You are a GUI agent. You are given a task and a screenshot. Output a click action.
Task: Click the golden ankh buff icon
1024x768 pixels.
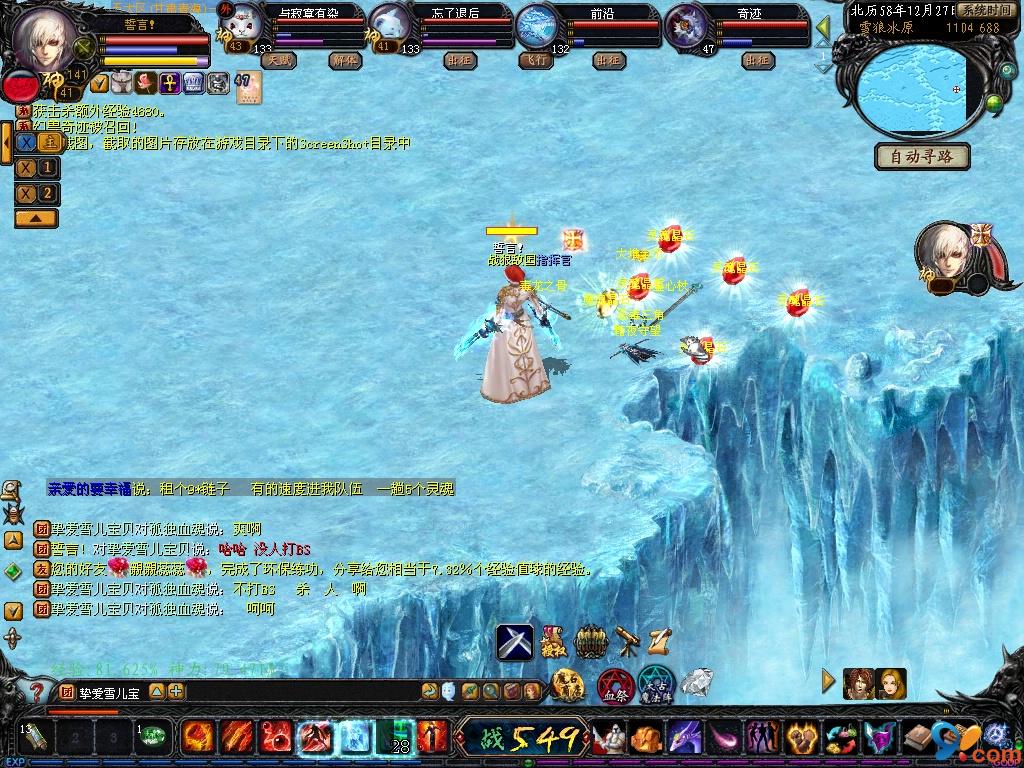point(170,82)
